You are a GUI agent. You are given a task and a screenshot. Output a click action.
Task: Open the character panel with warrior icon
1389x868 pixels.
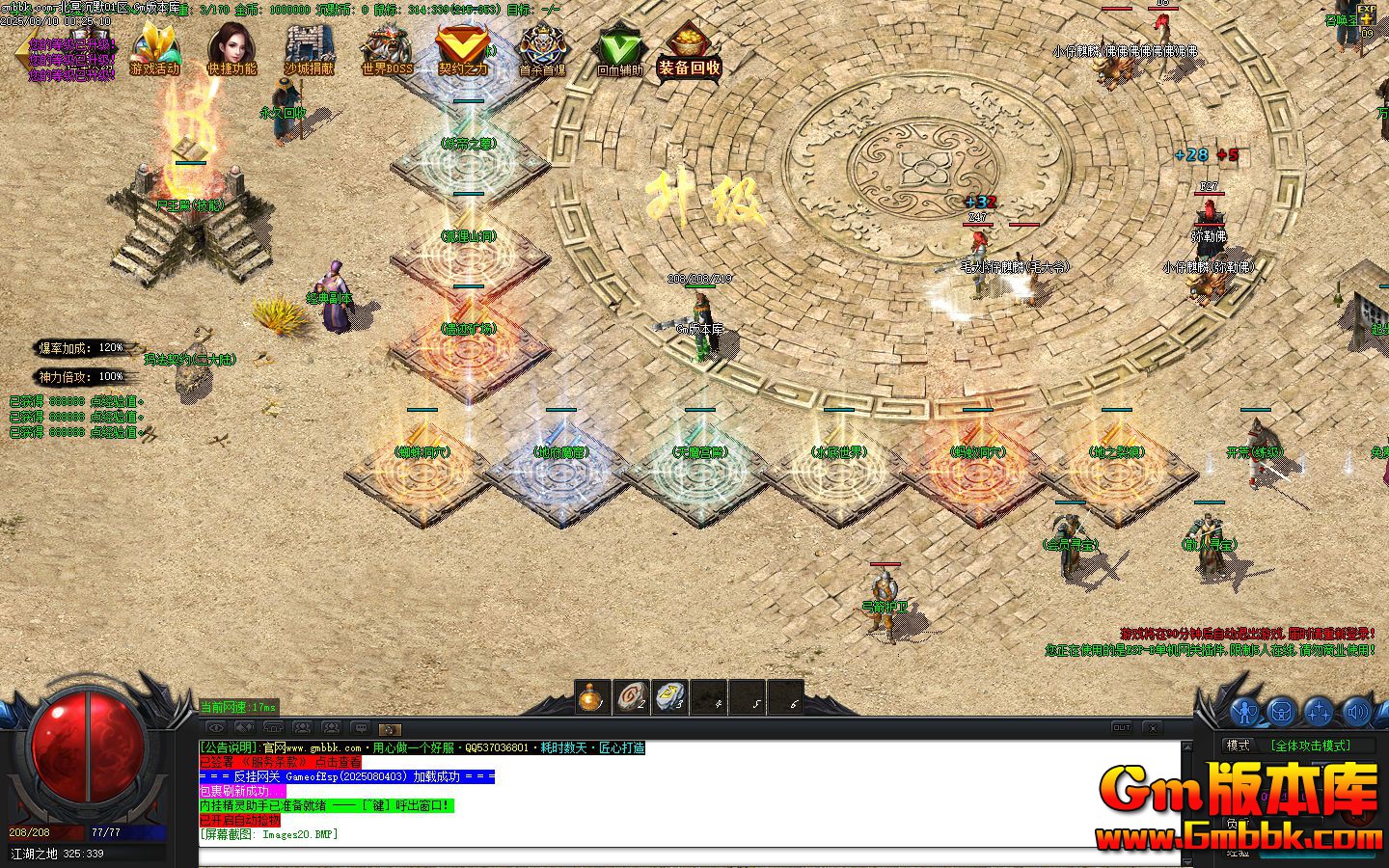coord(1245,712)
